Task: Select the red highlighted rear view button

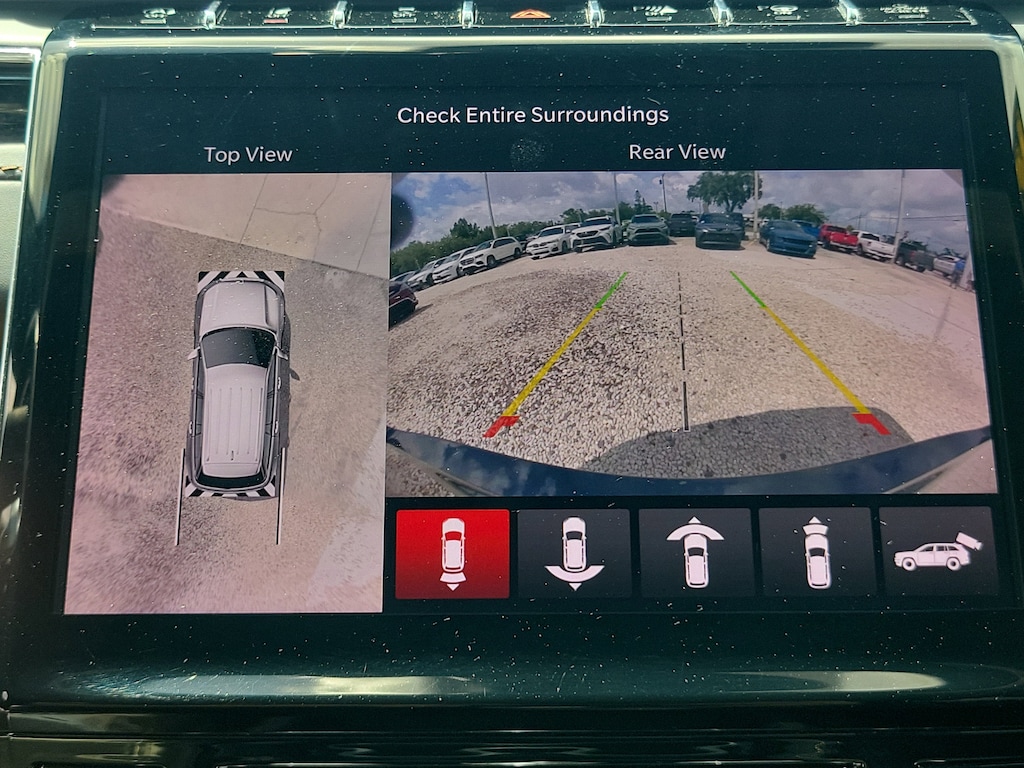Action: point(453,554)
